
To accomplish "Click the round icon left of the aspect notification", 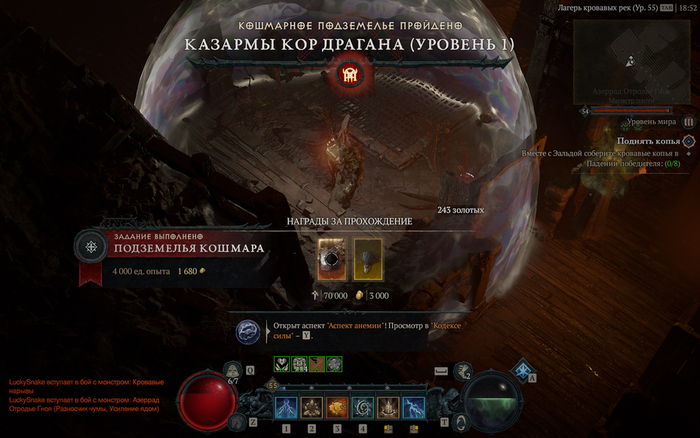I will [x=248, y=331].
